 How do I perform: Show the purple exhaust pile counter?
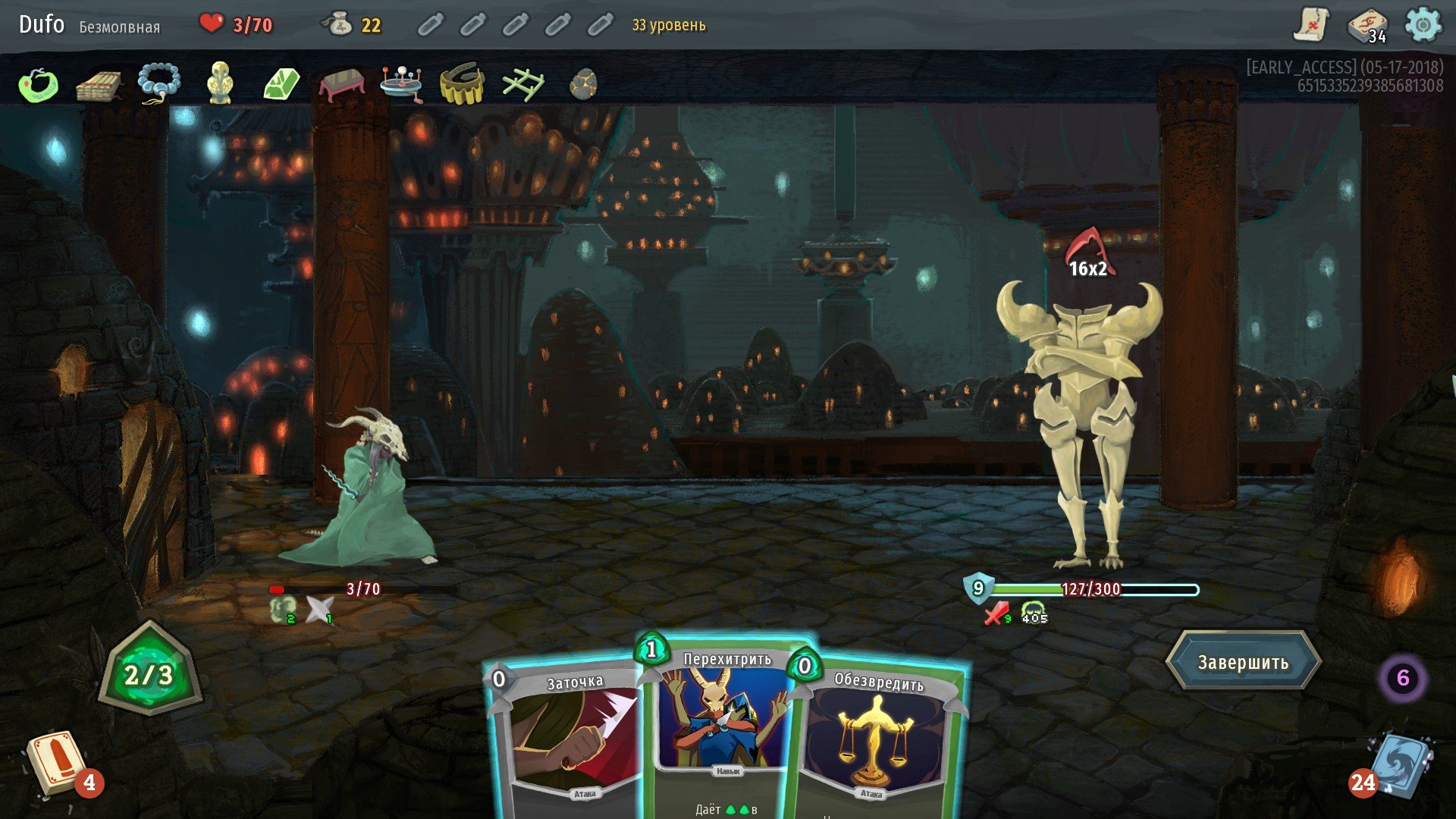[x=1402, y=677]
